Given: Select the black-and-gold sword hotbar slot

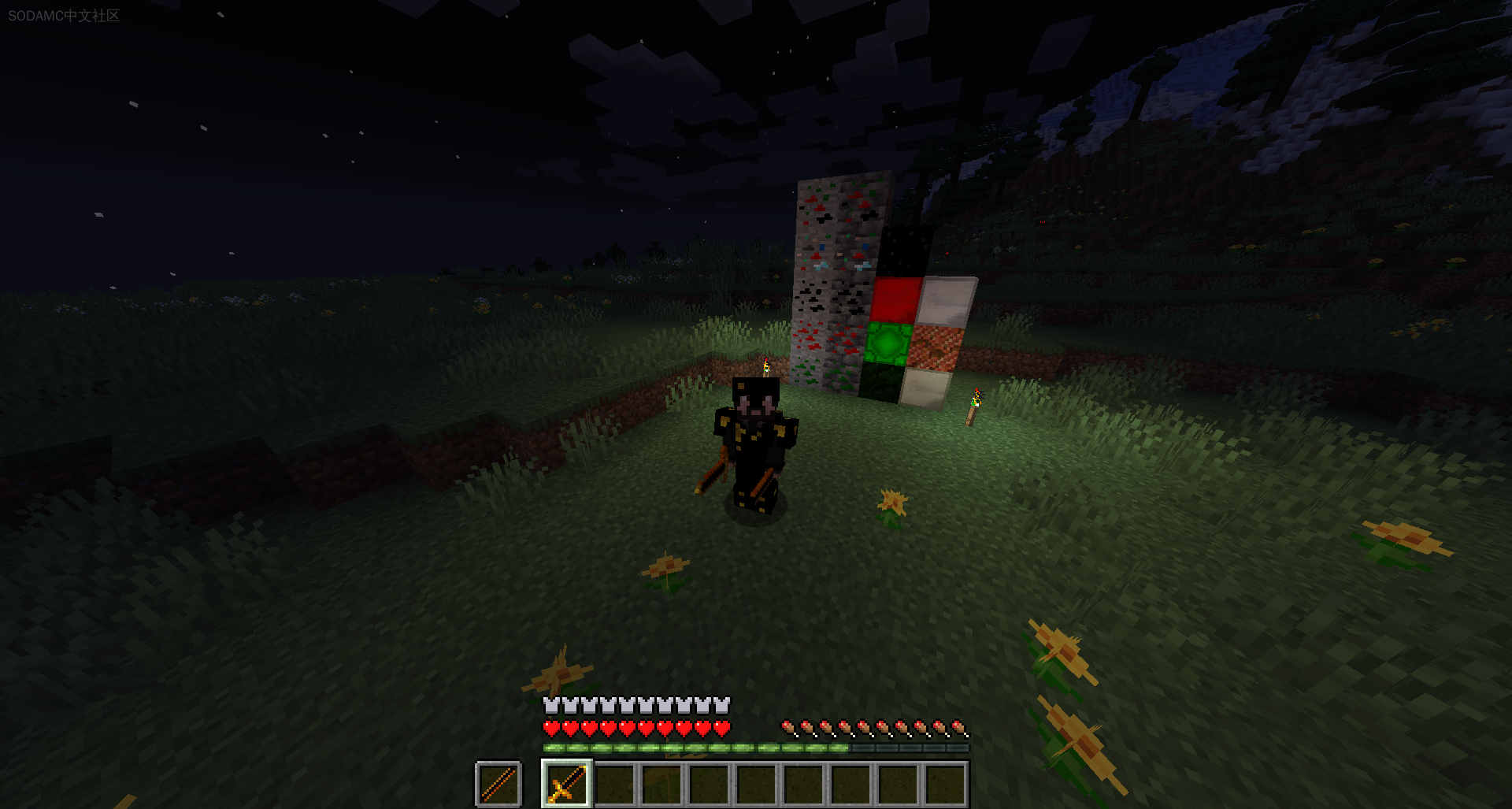Looking at the screenshot, I should 567,783.
